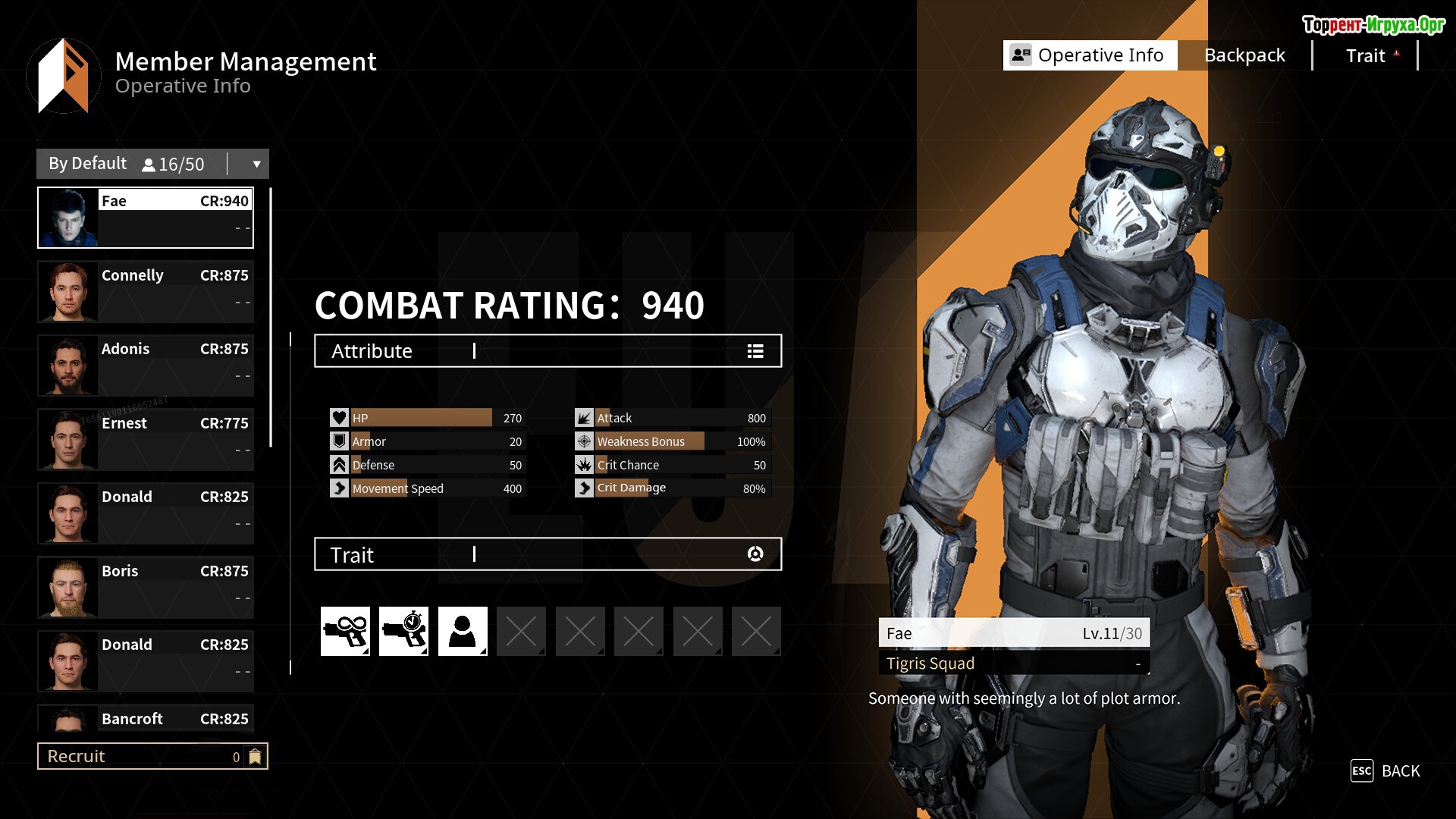
Task: Select the infinity gun trait icon
Action: tap(345, 631)
